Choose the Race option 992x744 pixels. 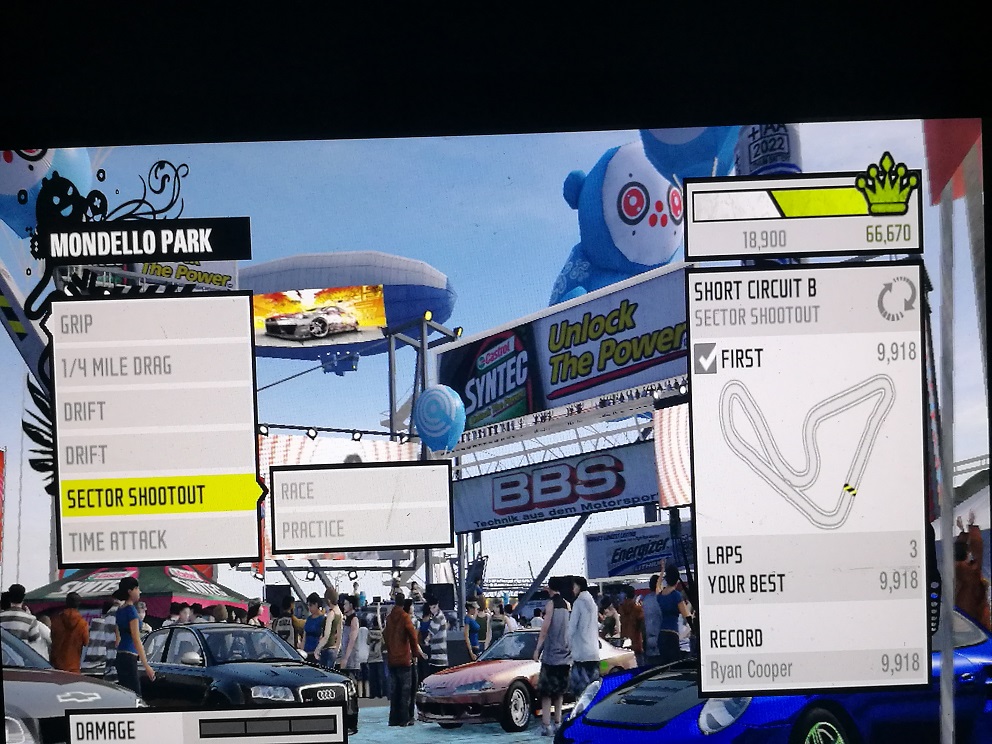tap(360, 490)
